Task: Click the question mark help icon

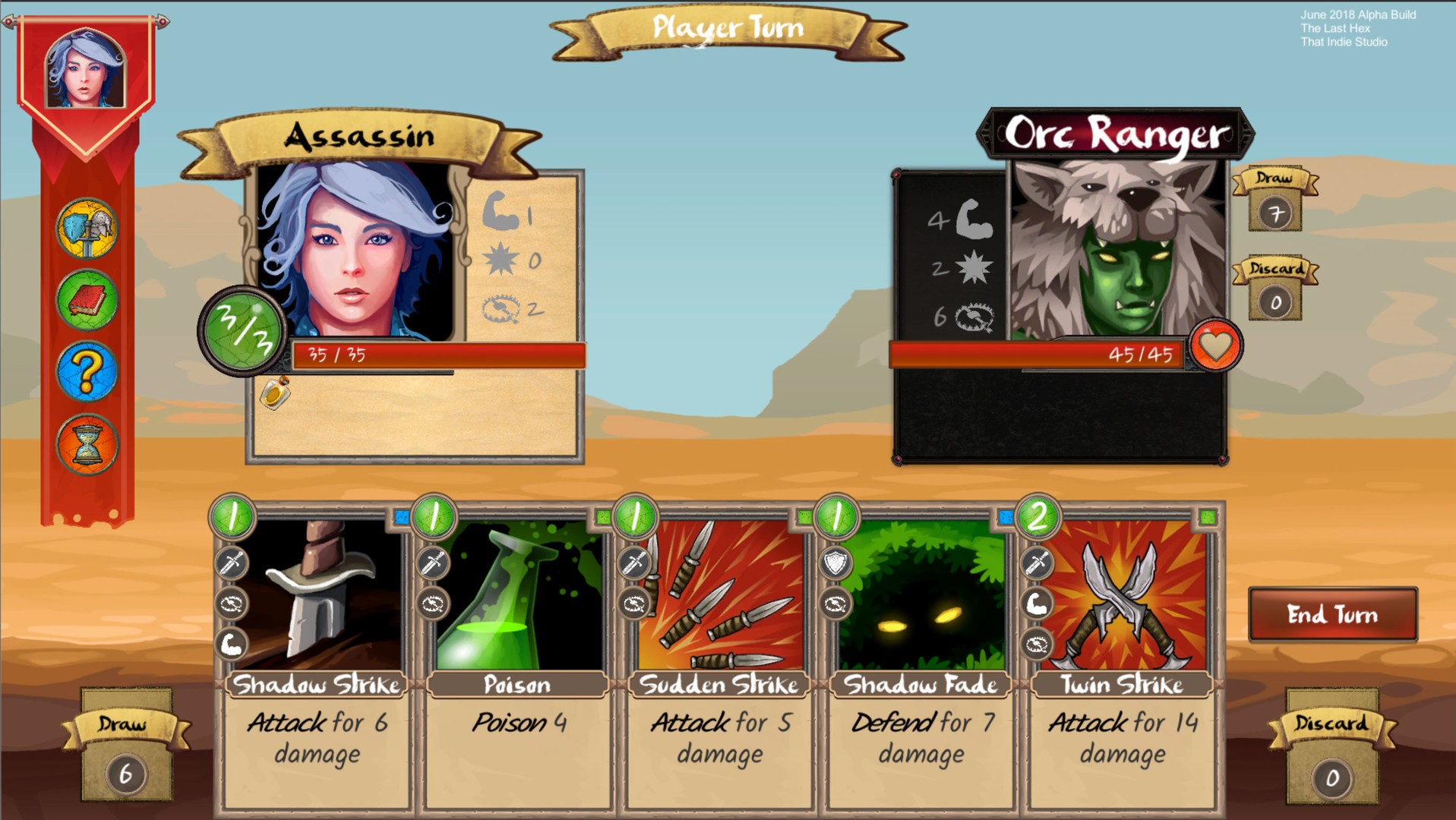Action: [x=87, y=371]
